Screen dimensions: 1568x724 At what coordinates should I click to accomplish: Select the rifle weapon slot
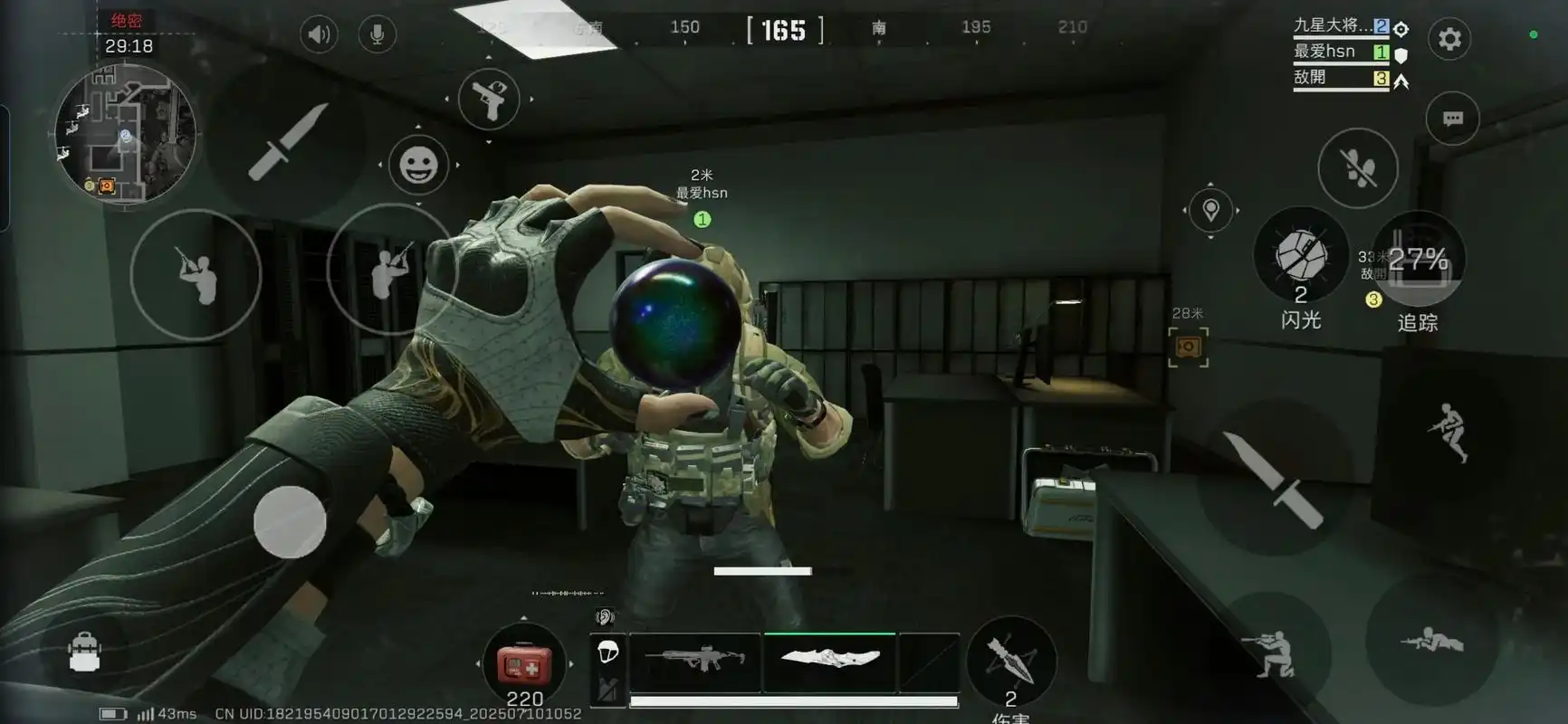(695, 662)
